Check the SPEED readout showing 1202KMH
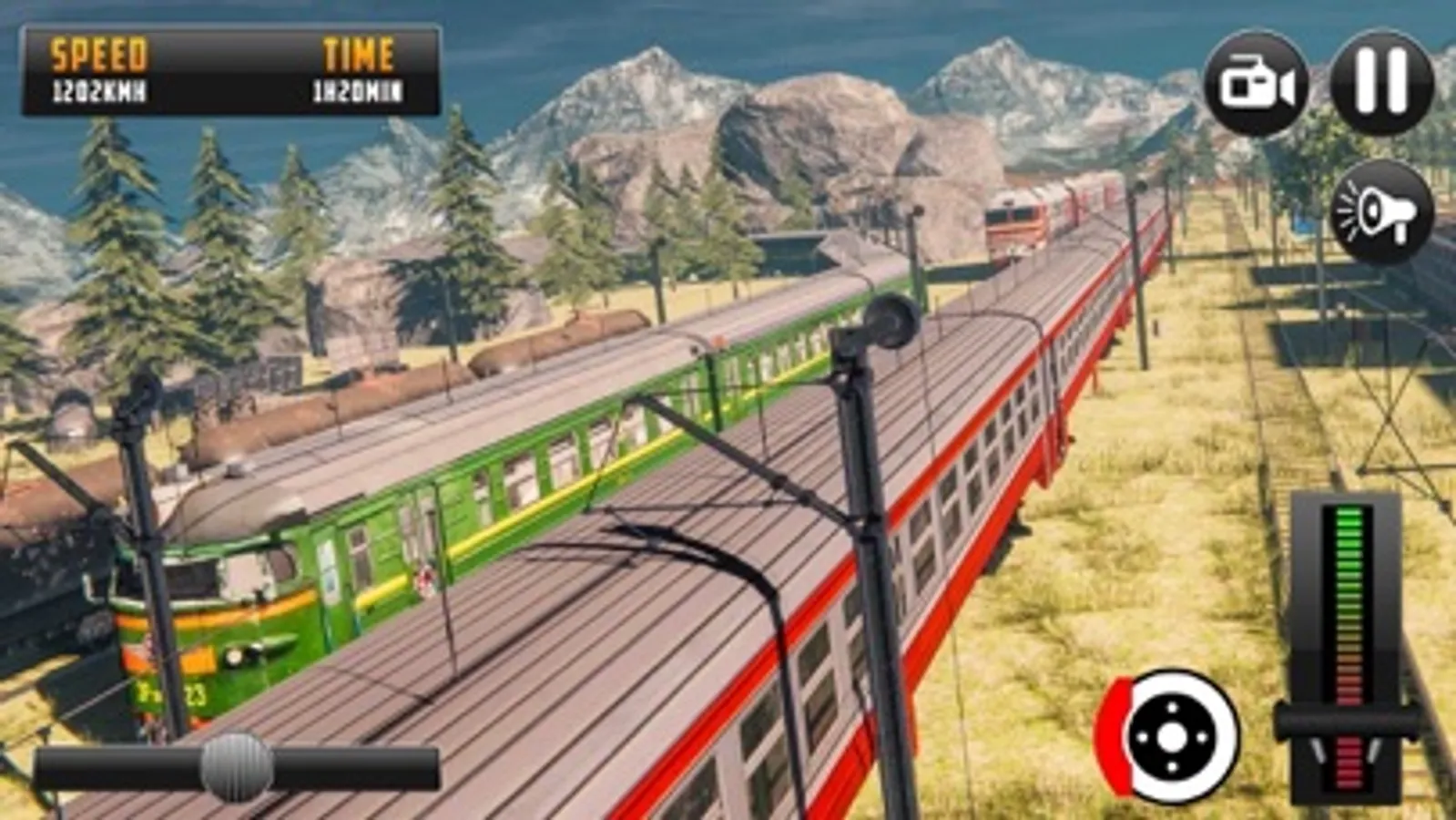Screen dimensions: 1456x820 (100, 73)
